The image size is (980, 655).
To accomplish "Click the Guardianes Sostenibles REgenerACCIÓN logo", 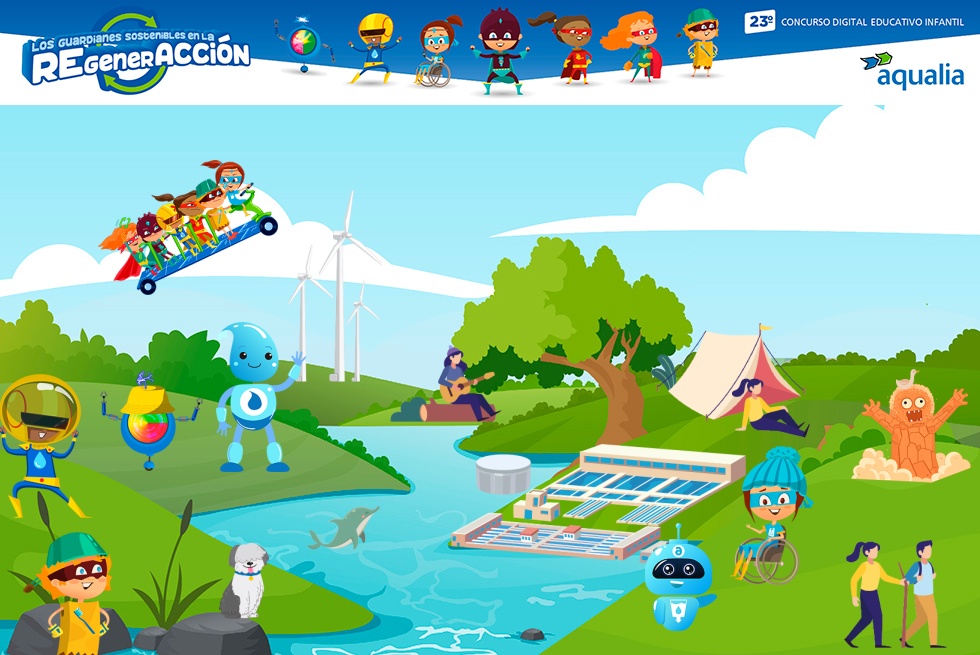I will tap(137, 56).
